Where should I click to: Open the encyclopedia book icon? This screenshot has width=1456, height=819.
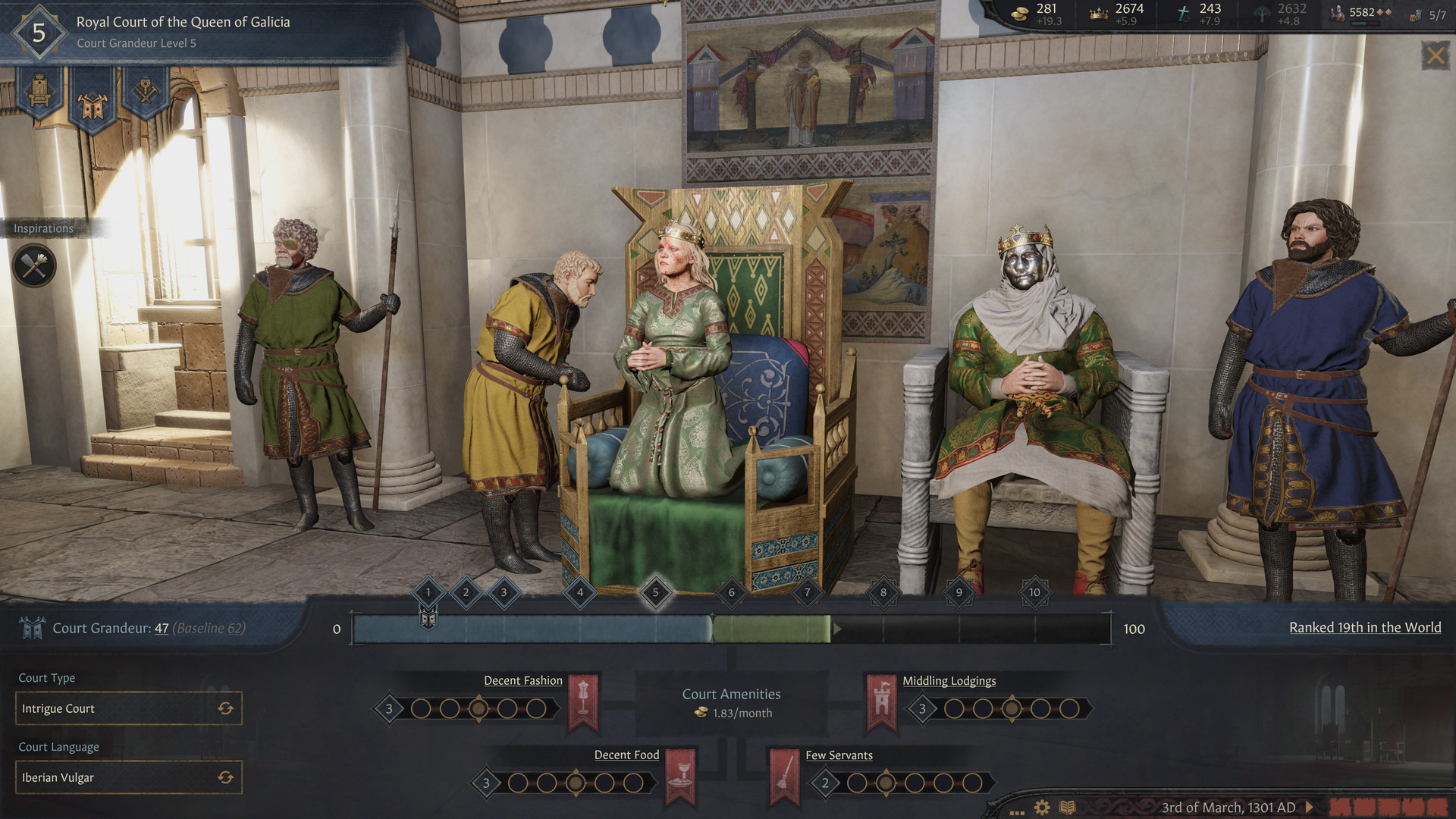pos(1069,808)
